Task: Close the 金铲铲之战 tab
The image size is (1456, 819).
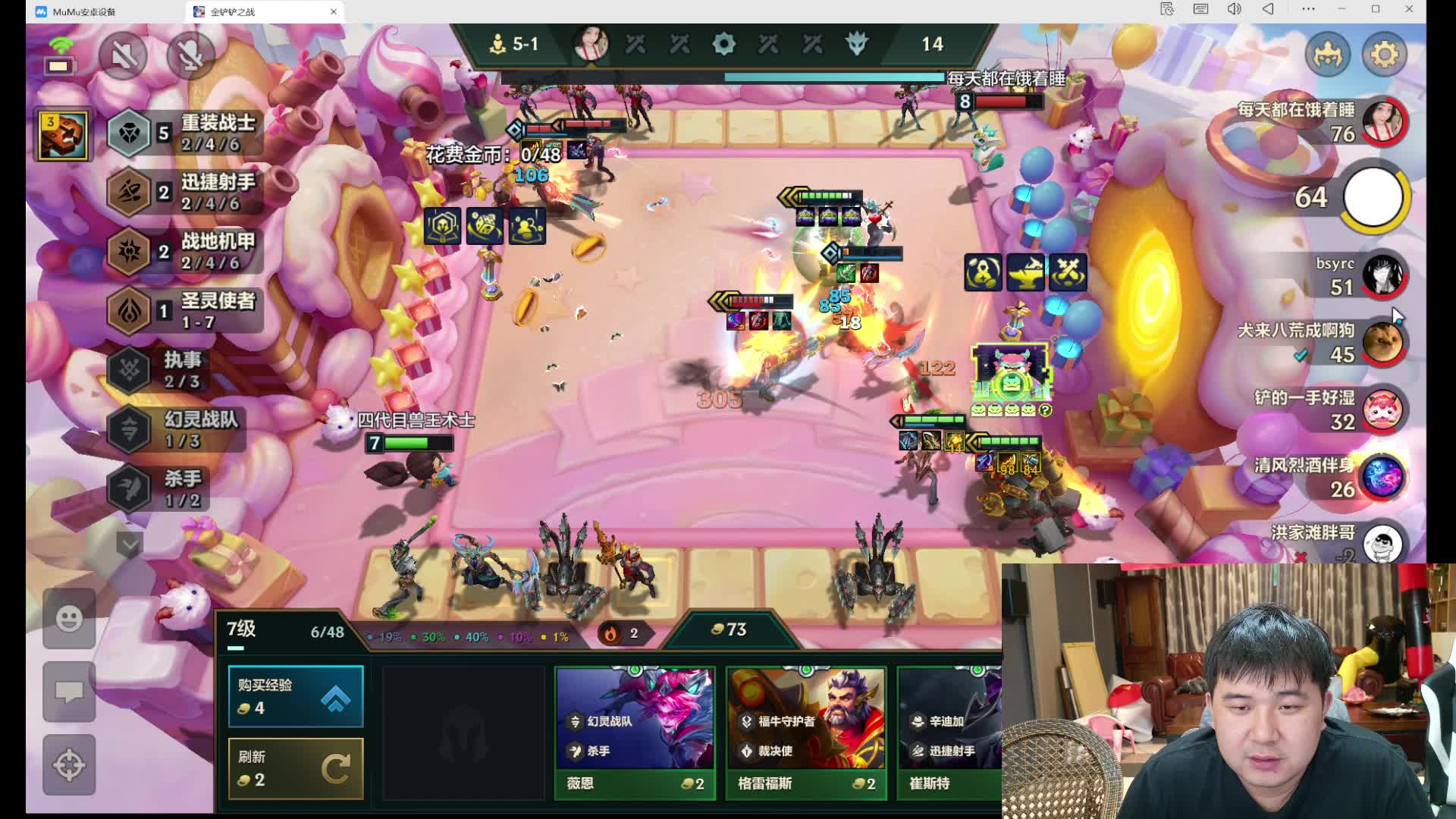Action: click(334, 11)
